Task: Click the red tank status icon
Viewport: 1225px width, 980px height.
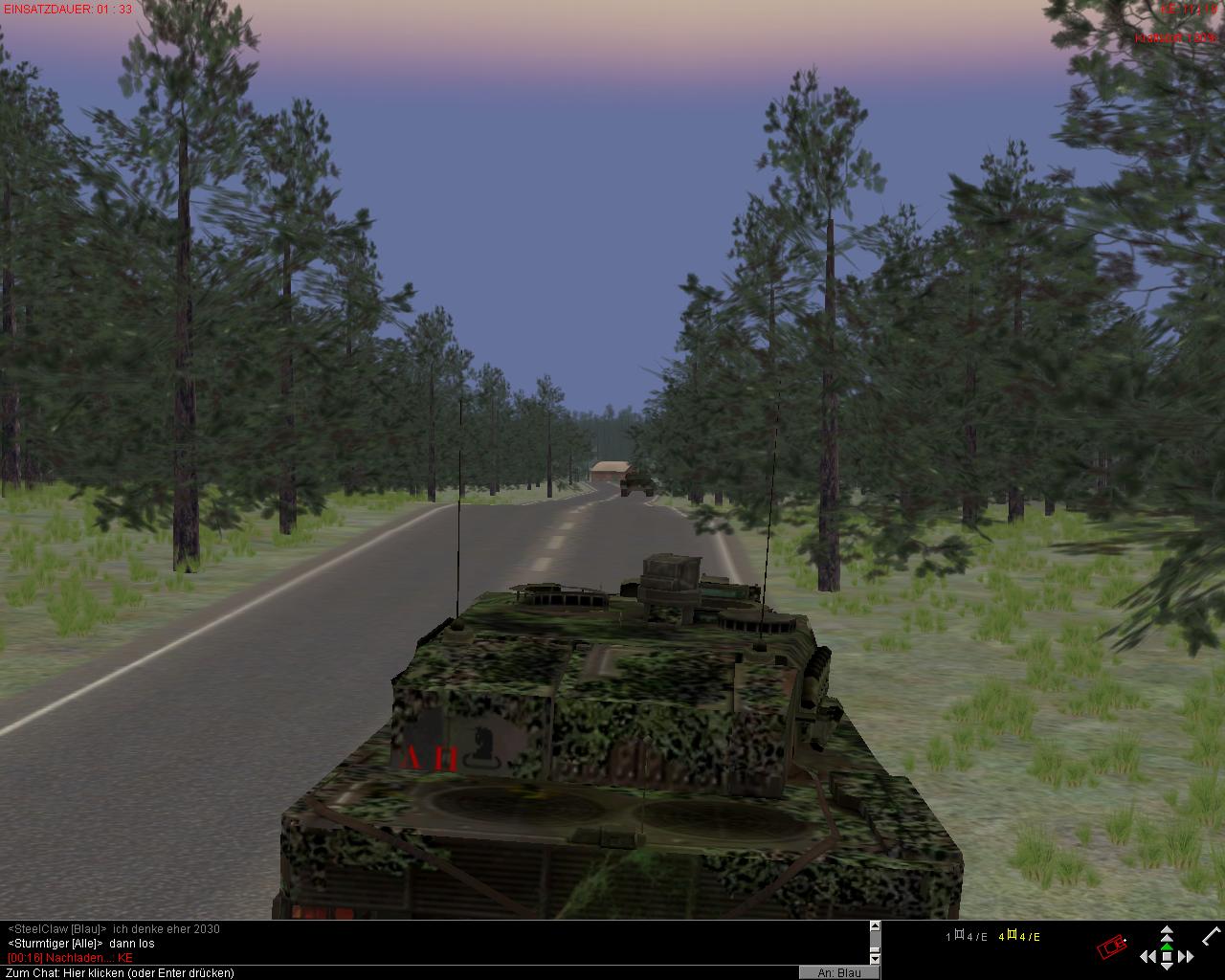Action: [x=1111, y=947]
